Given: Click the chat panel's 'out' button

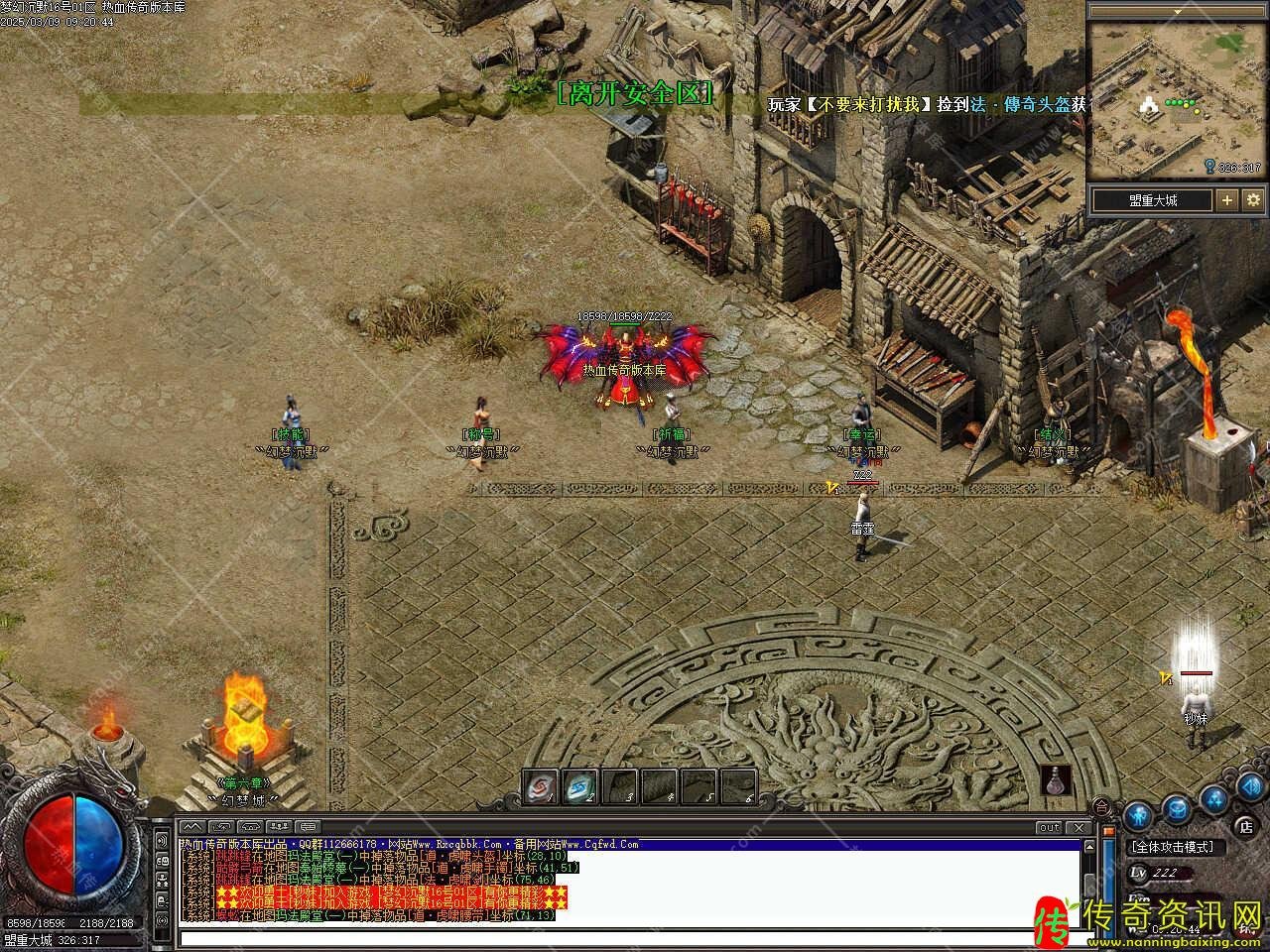Looking at the screenshot, I should pos(1049,827).
